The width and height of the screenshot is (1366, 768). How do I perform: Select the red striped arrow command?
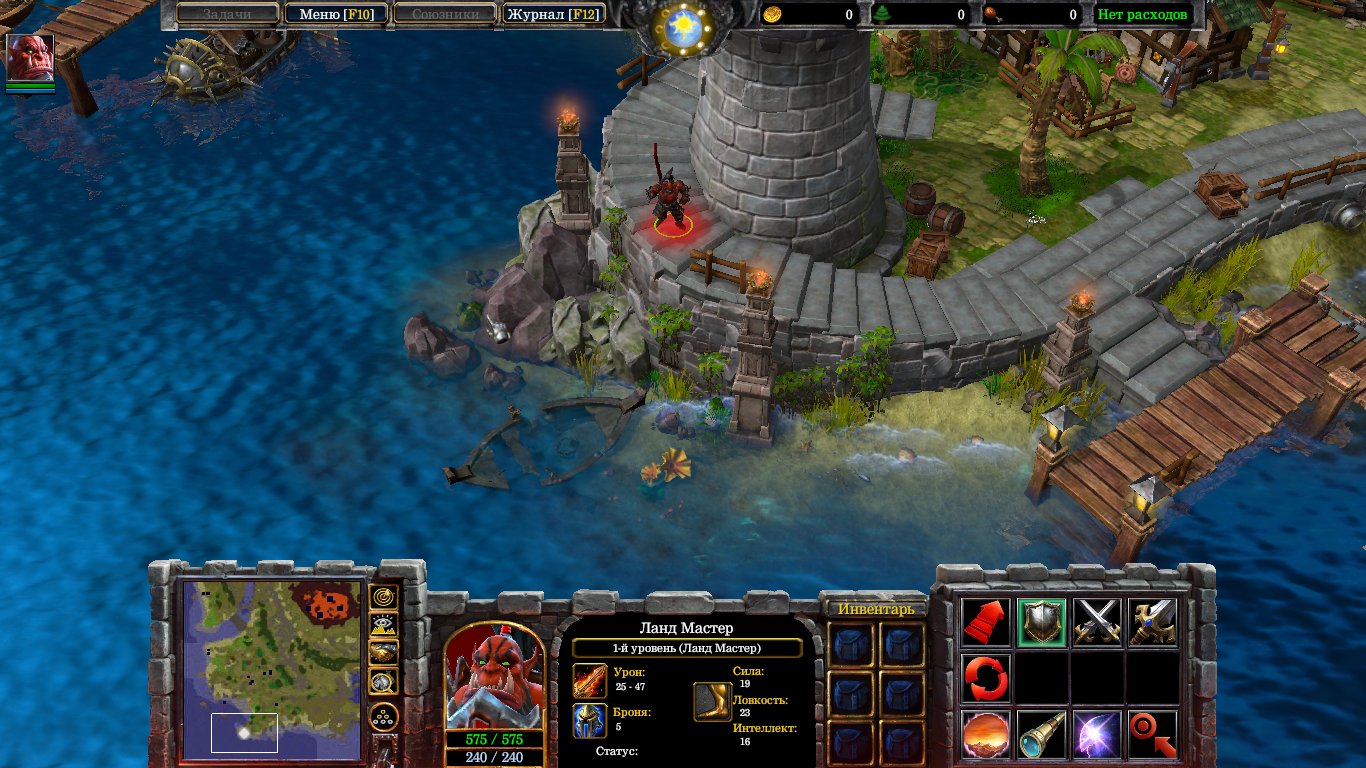[986, 622]
